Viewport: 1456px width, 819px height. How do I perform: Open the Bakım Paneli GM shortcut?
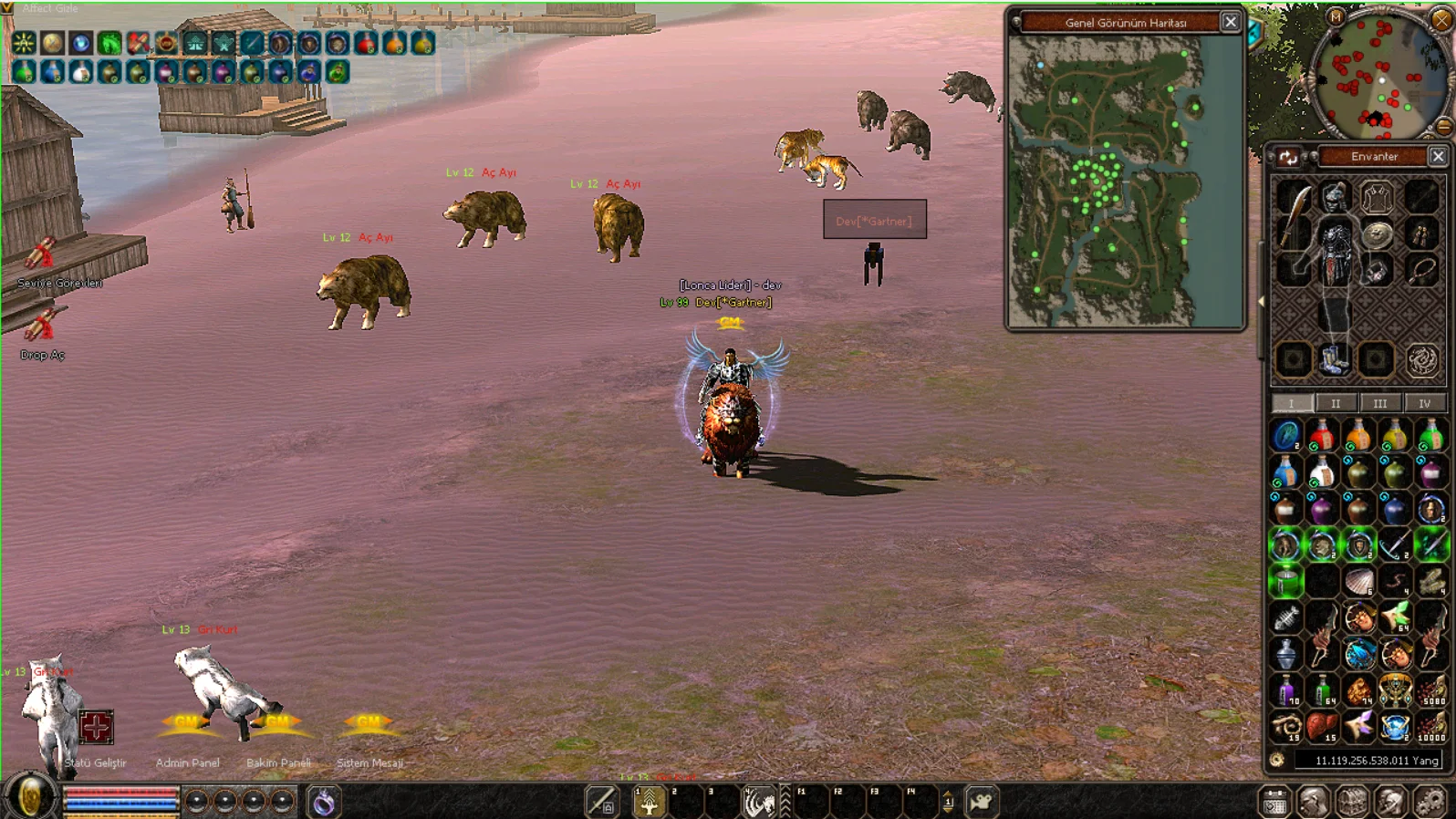(x=278, y=725)
